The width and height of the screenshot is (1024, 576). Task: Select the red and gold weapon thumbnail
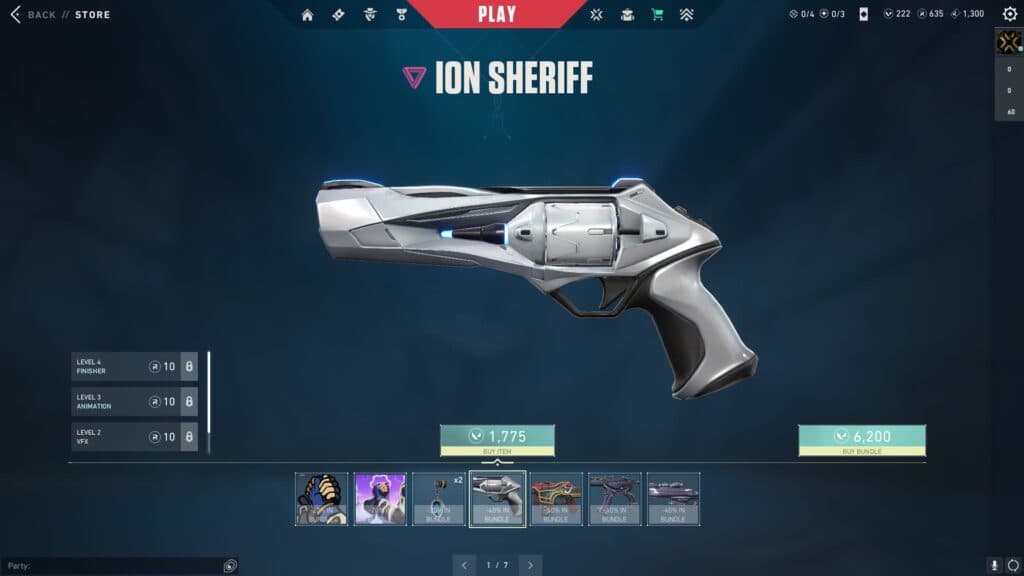556,499
